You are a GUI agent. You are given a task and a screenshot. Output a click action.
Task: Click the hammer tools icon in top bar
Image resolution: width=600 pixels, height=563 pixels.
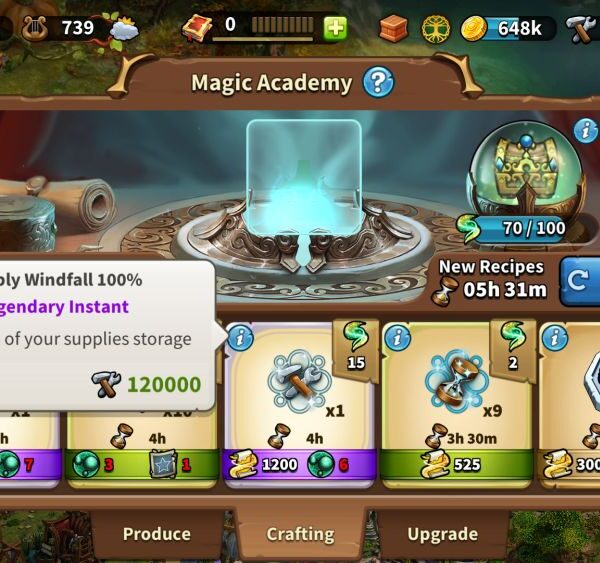click(582, 28)
